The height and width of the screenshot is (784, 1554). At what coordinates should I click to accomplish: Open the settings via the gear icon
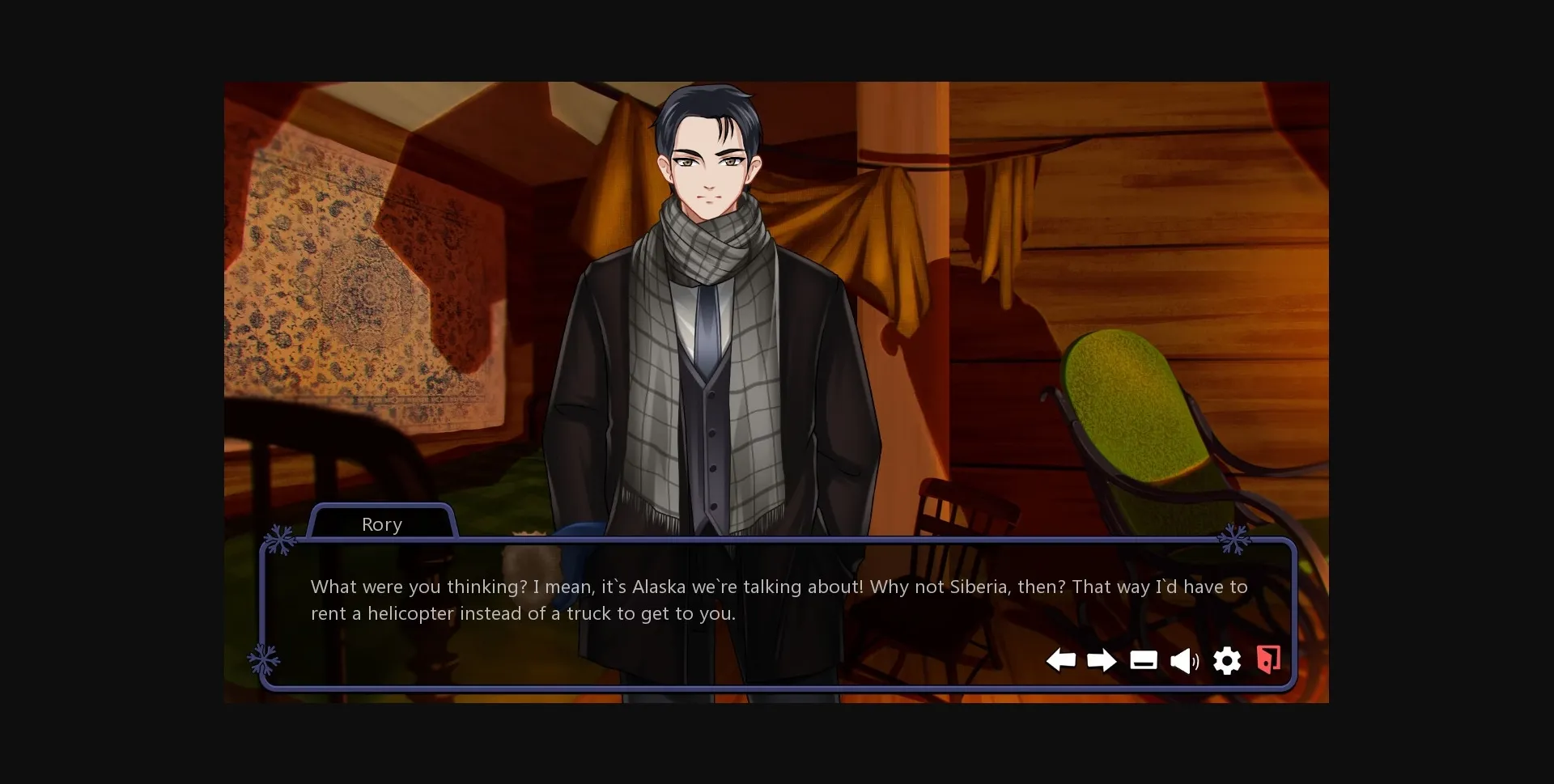click(1227, 661)
